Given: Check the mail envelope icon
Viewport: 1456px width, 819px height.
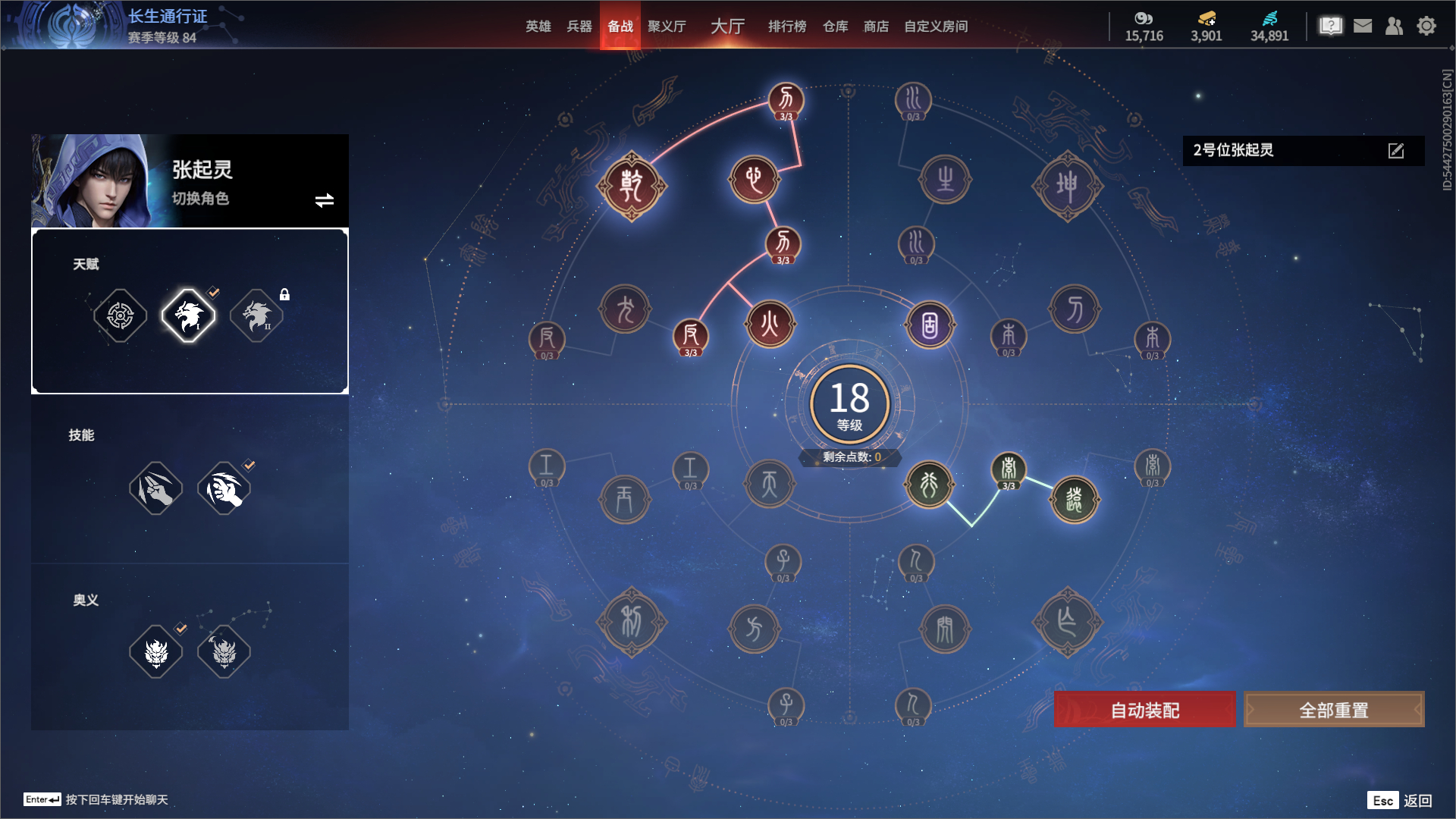Looking at the screenshot, I should (1363, 27).
